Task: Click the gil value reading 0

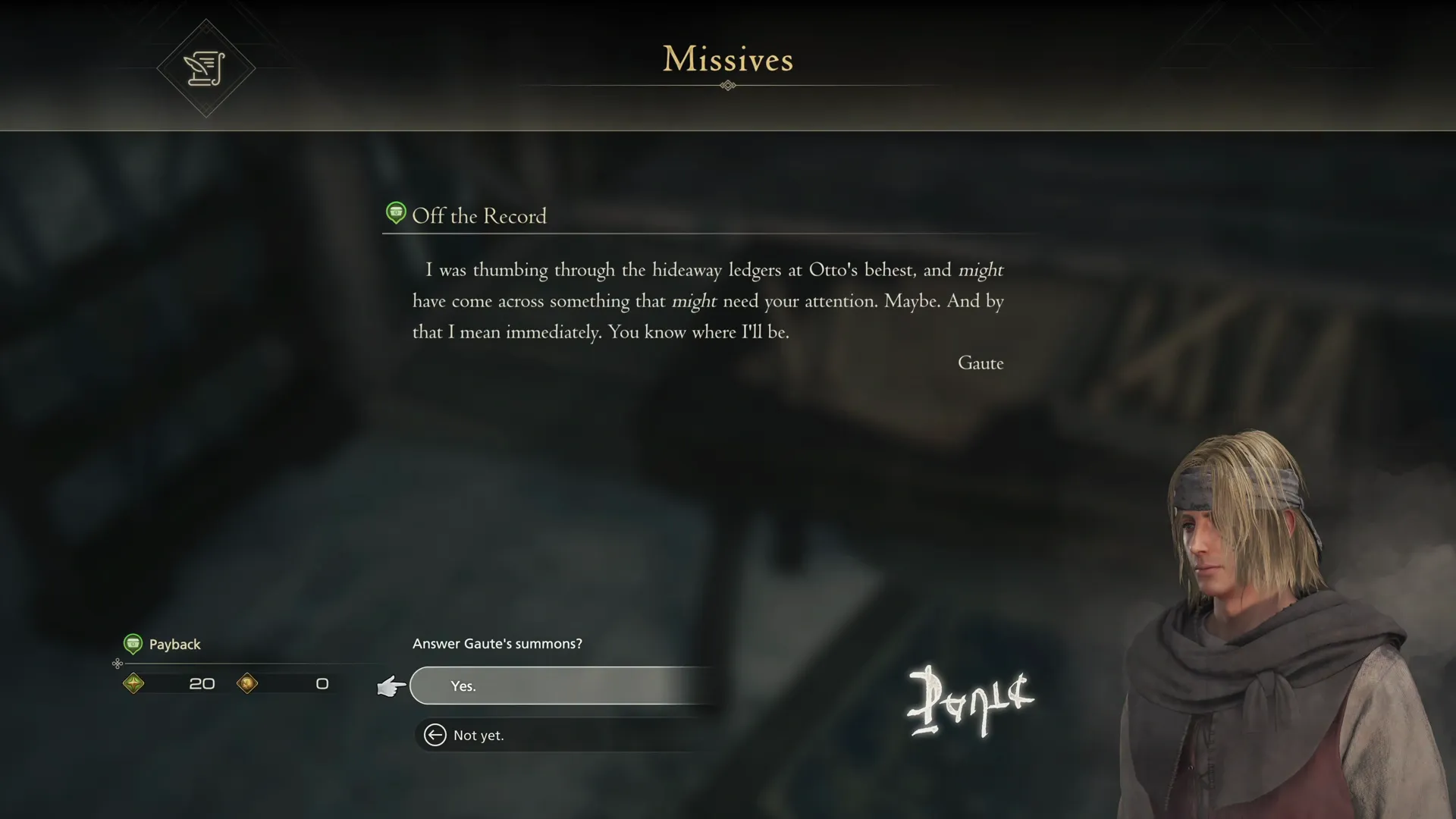Action: (x=322, y=683)
